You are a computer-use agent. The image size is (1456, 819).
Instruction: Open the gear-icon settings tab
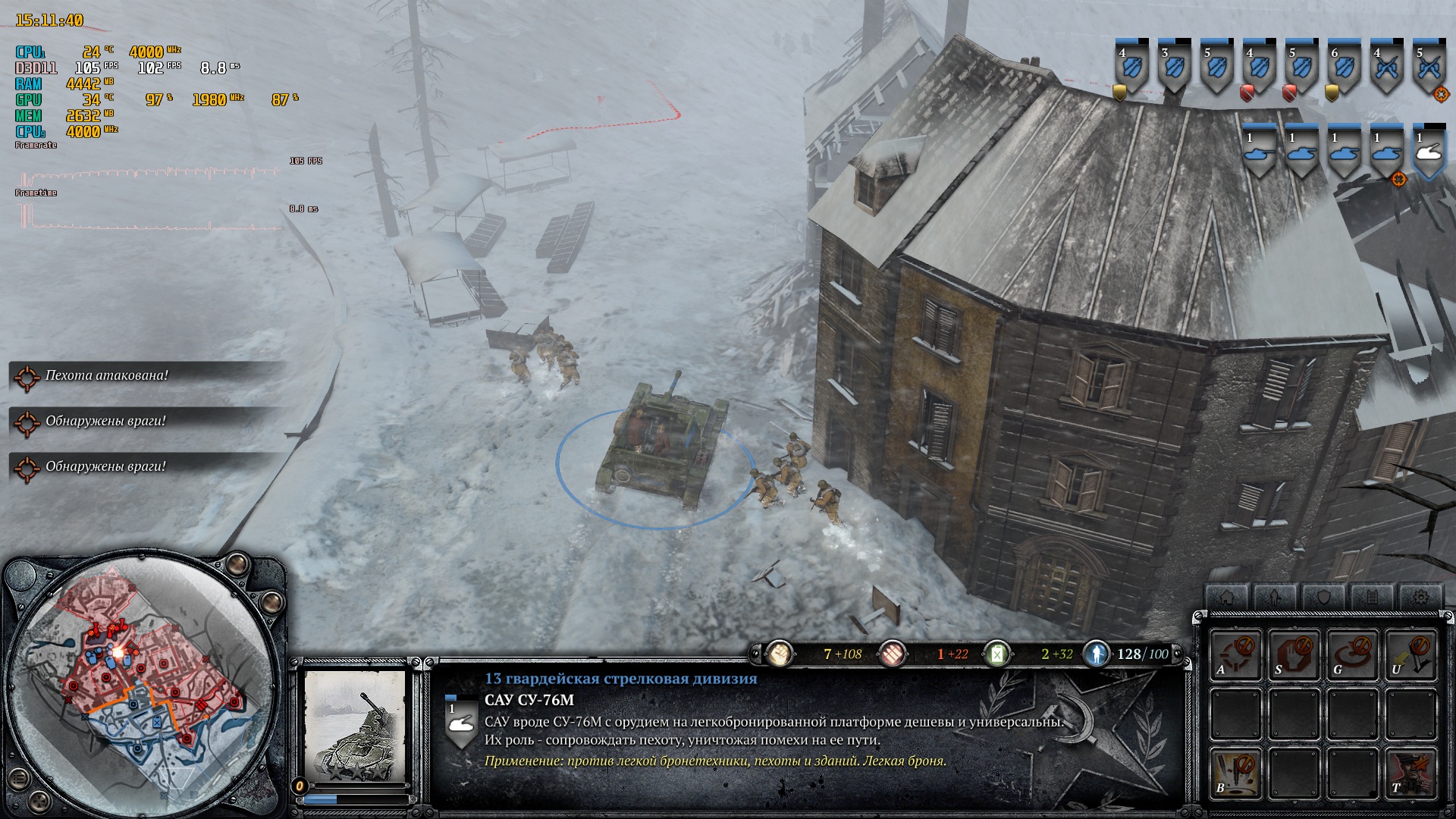(1420, 597)
